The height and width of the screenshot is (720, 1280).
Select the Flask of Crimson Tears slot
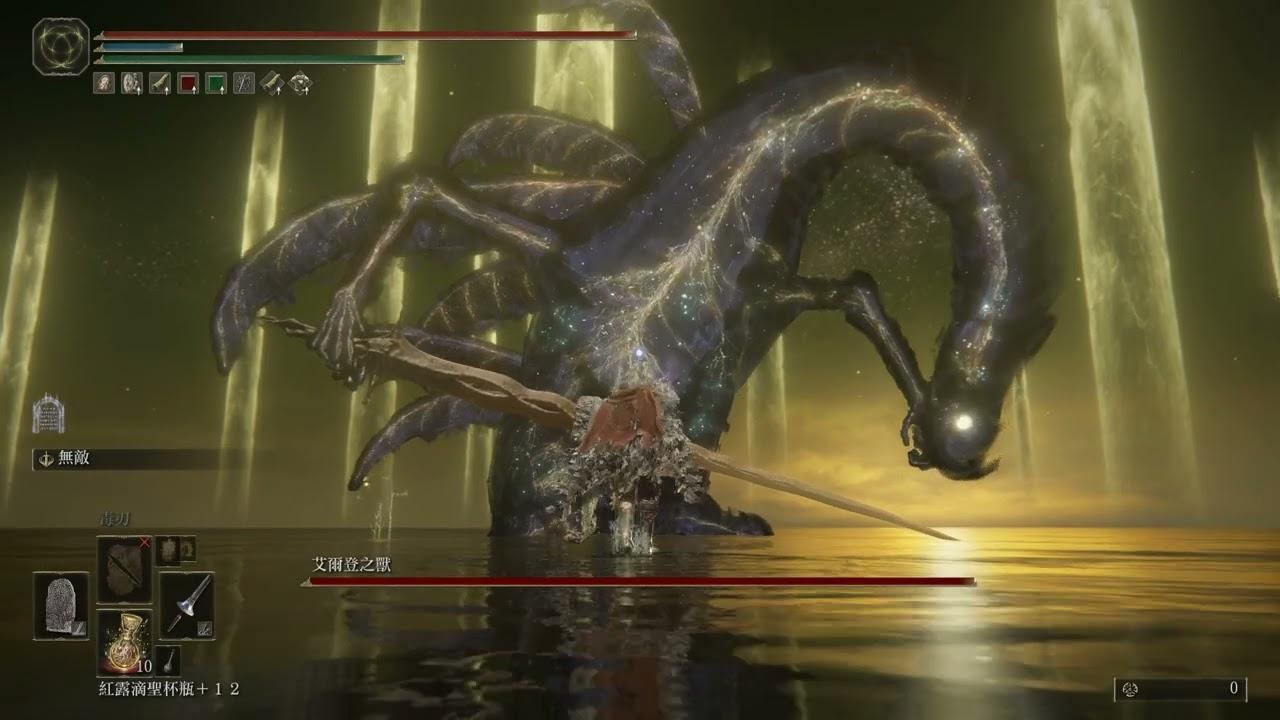[x=124, y=641]
